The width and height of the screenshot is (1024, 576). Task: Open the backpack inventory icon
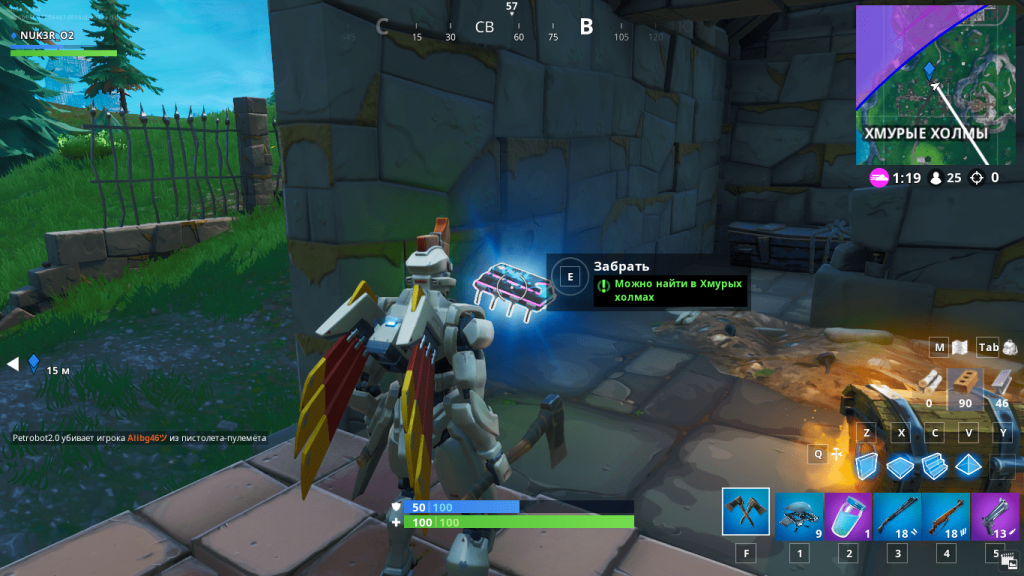tap(1010, 348)
